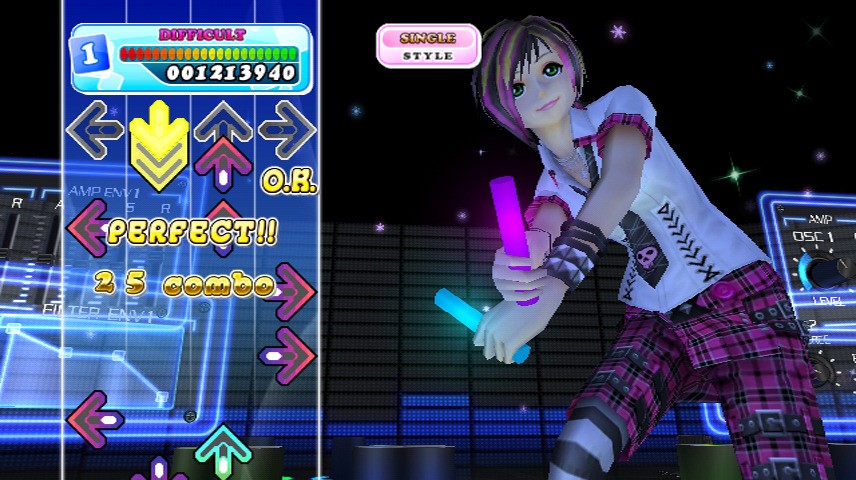856x480 pixels.
Task: Hit the glowing yellow down receptor arrow
Action: [x=158, y=140]
